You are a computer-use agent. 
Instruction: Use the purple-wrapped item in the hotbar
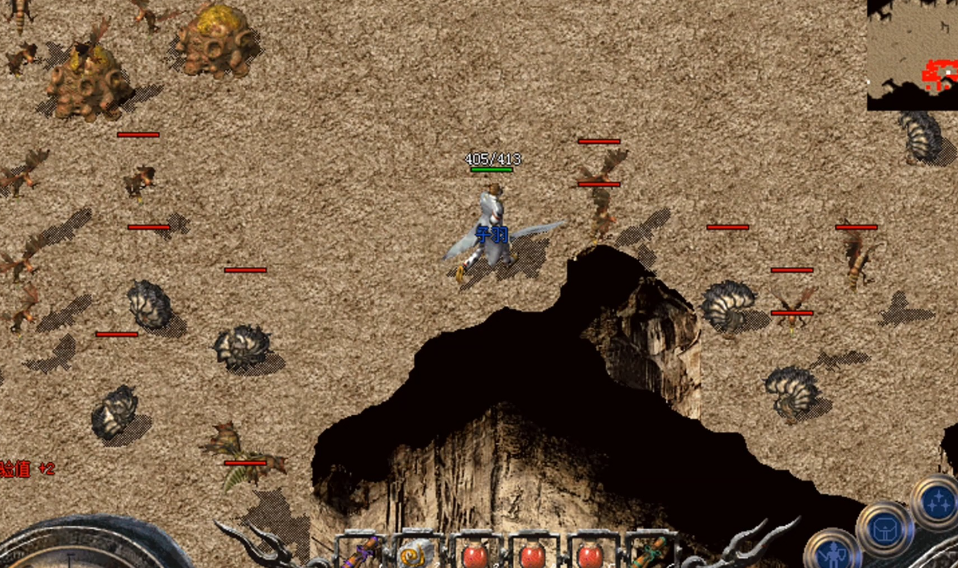[x=362, y=552]
